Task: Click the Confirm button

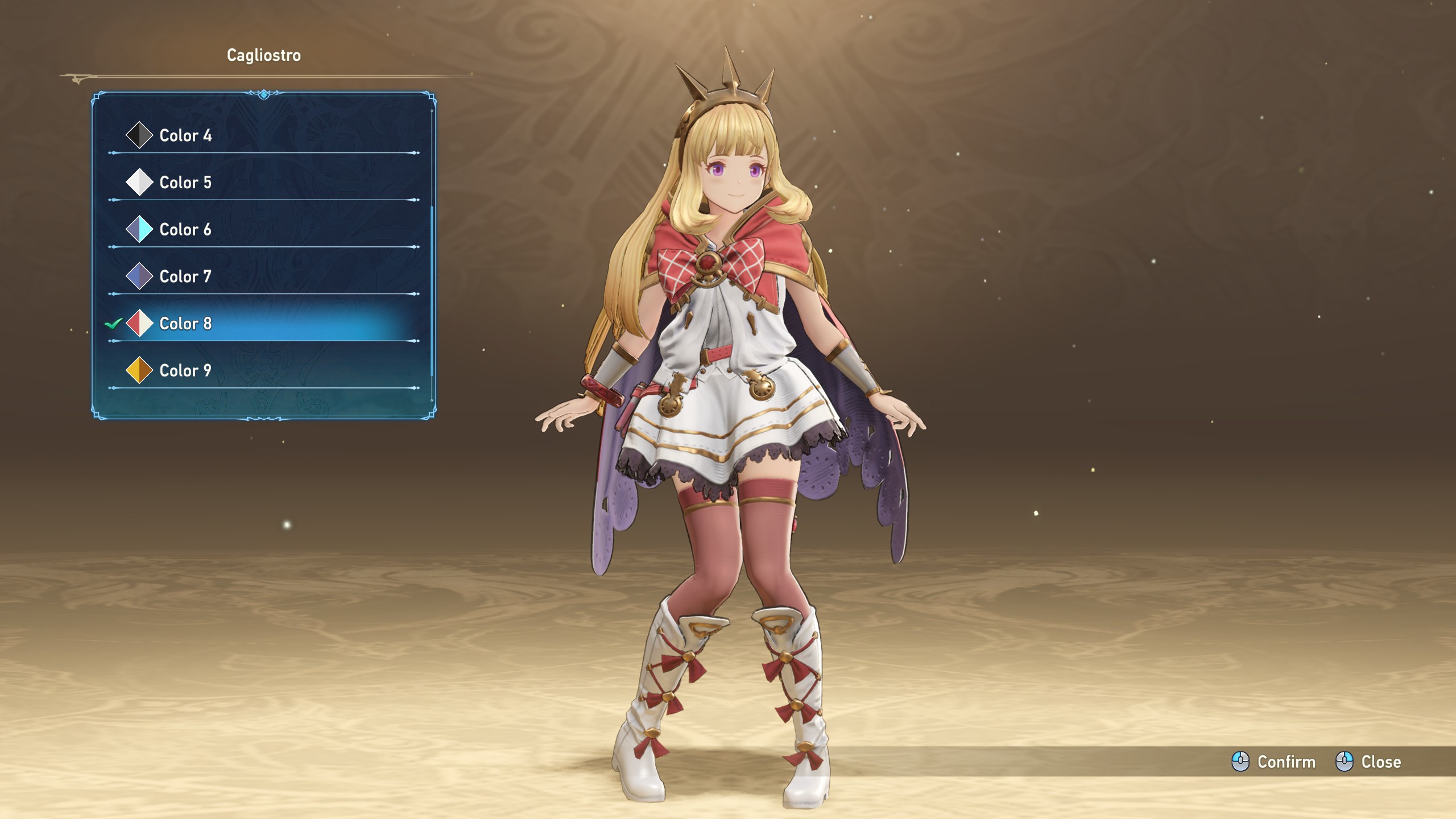Action: 1274,762
